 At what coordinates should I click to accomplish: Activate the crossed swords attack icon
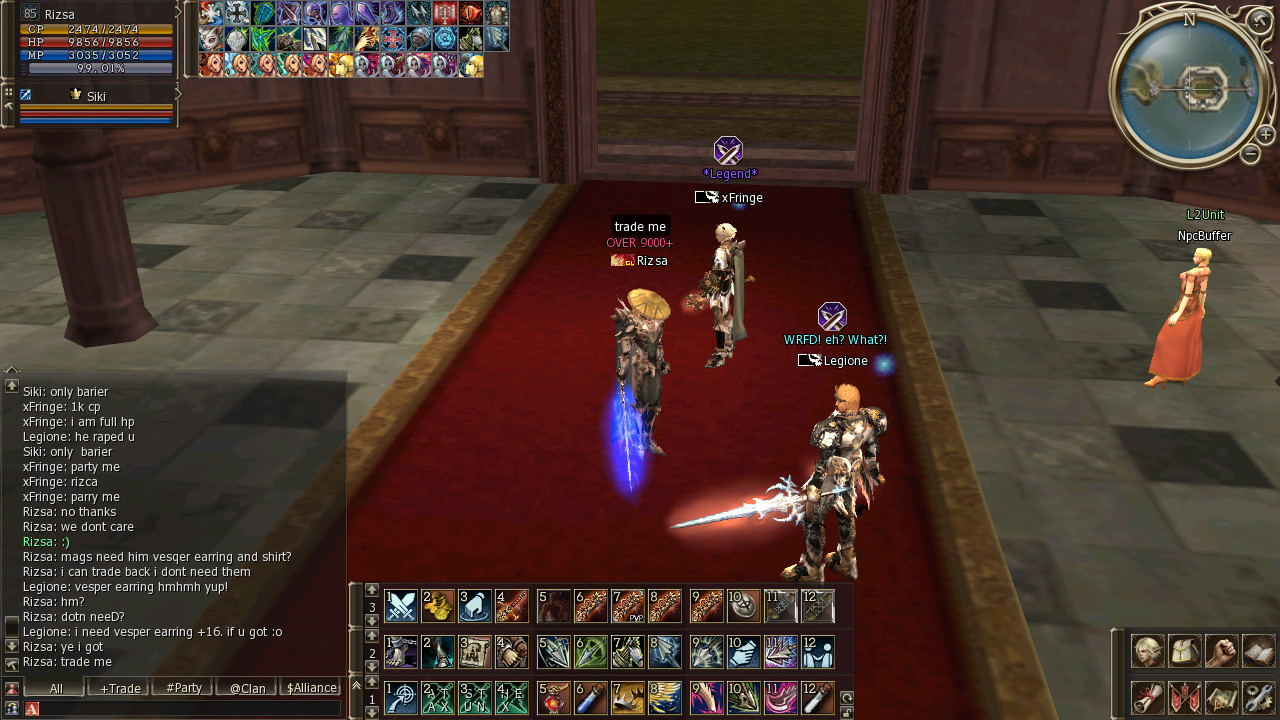click(401, 606)
